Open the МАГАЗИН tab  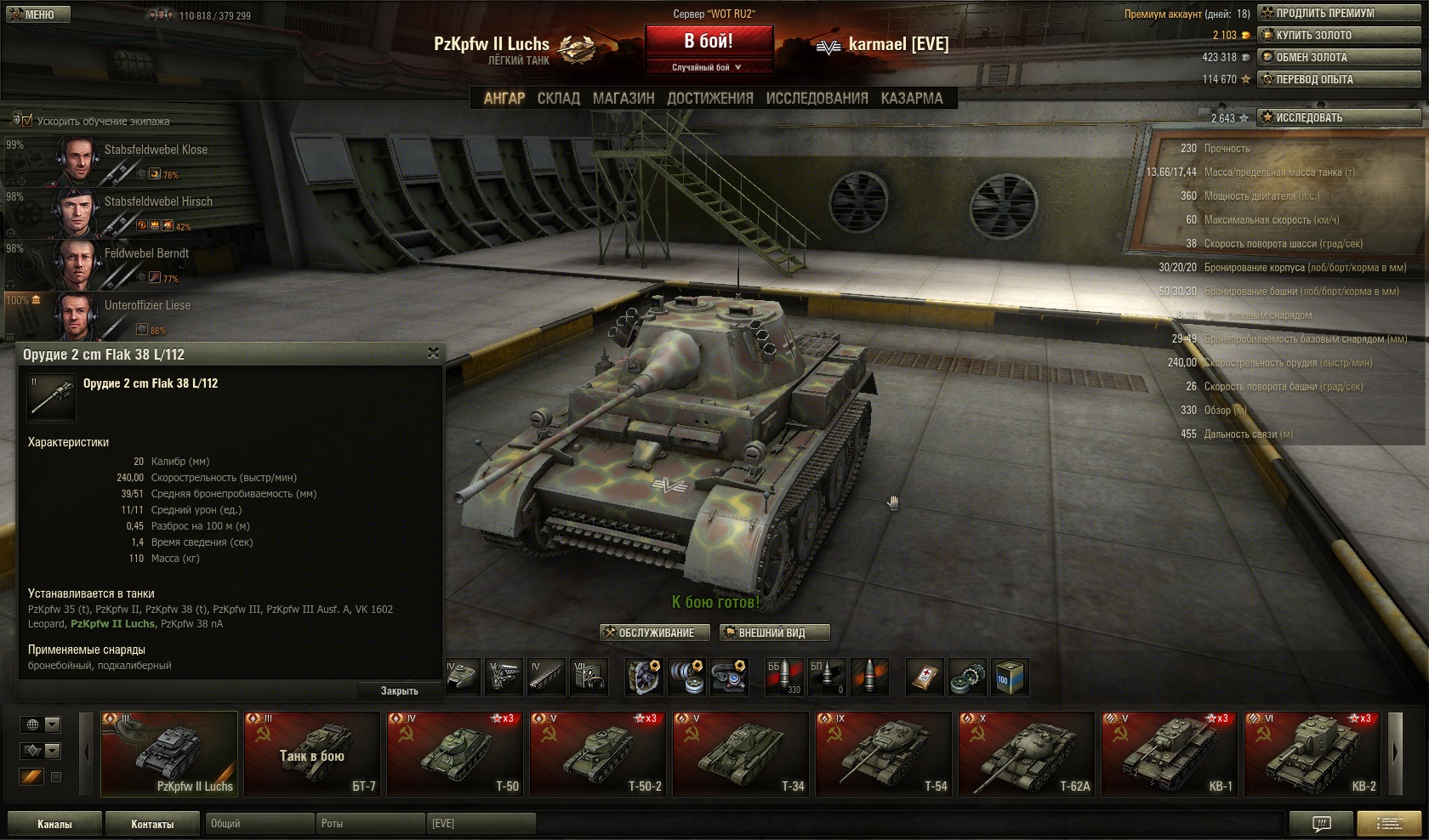coord(623,99)
